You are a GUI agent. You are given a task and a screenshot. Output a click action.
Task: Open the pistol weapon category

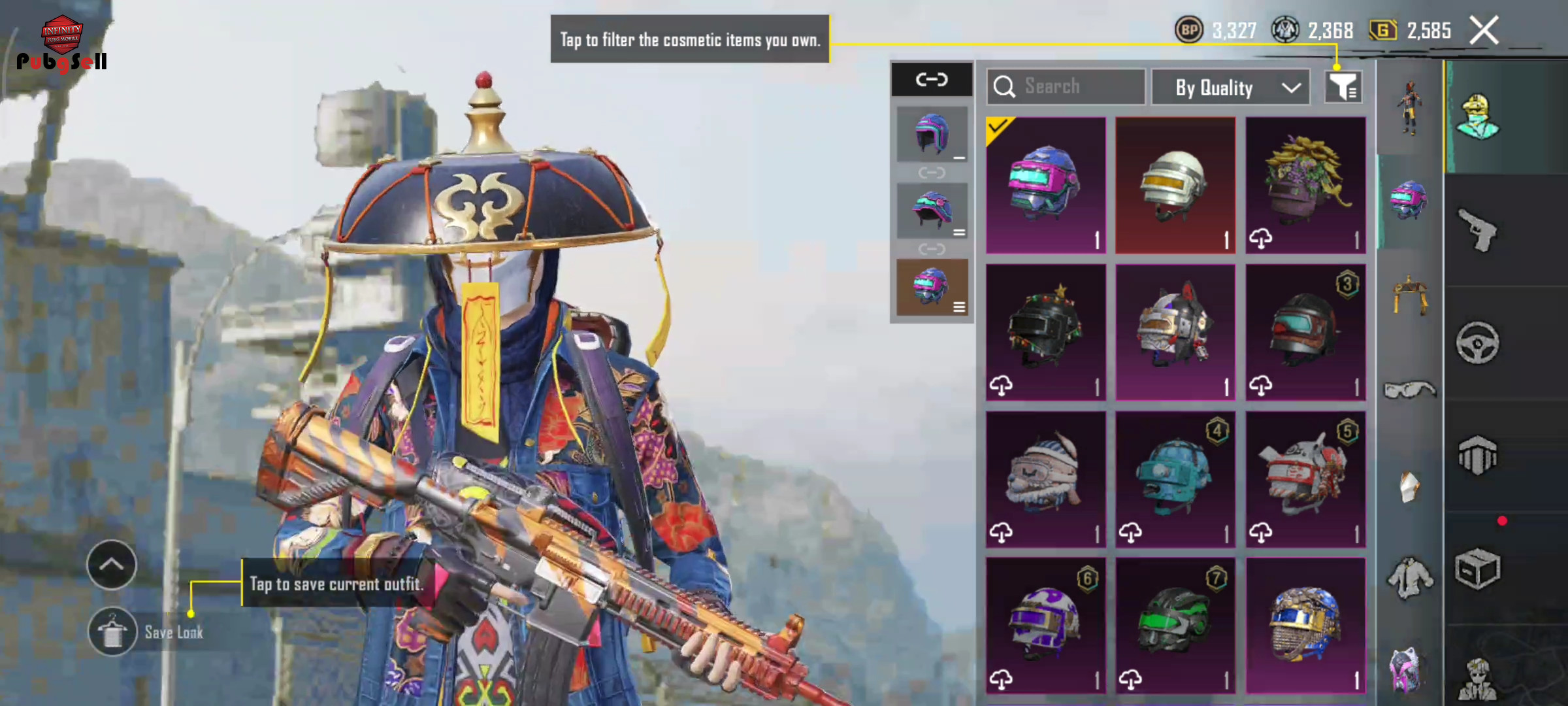pyautogui.click(x=1478, y=229)
